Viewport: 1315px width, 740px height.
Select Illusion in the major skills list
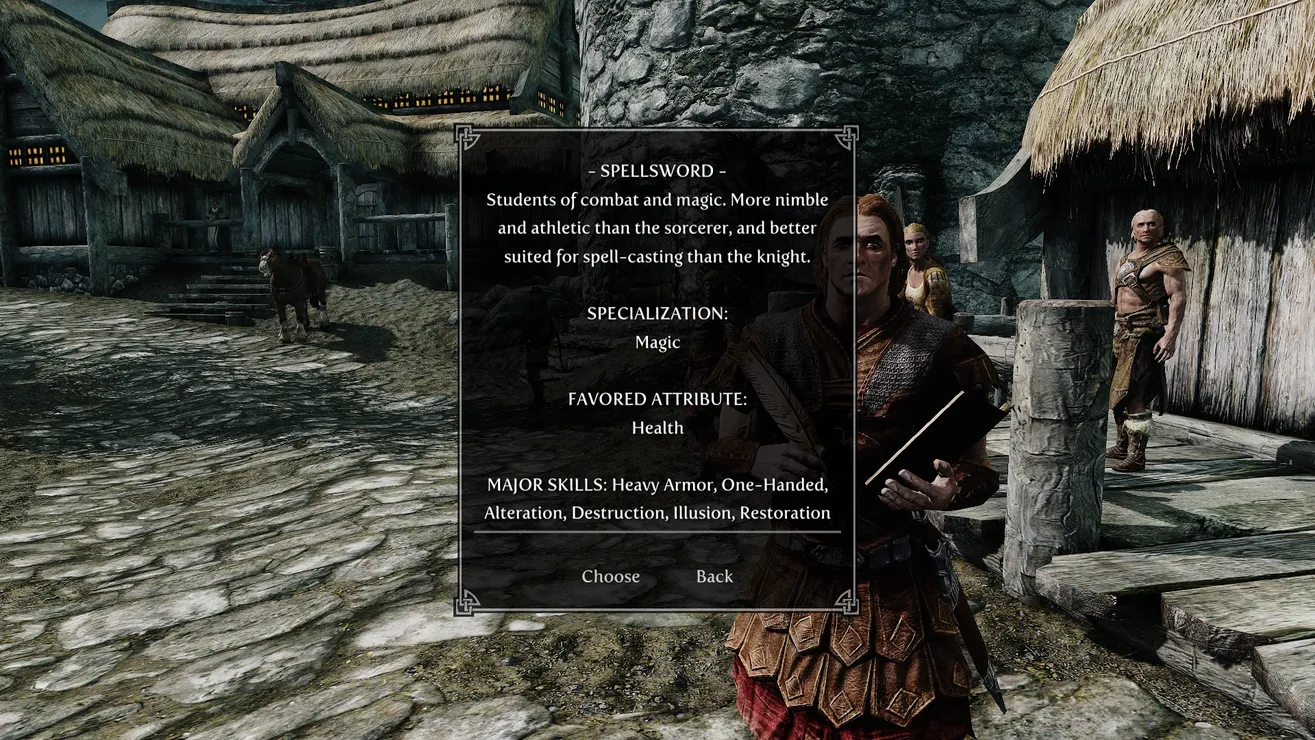click(700, 512)
